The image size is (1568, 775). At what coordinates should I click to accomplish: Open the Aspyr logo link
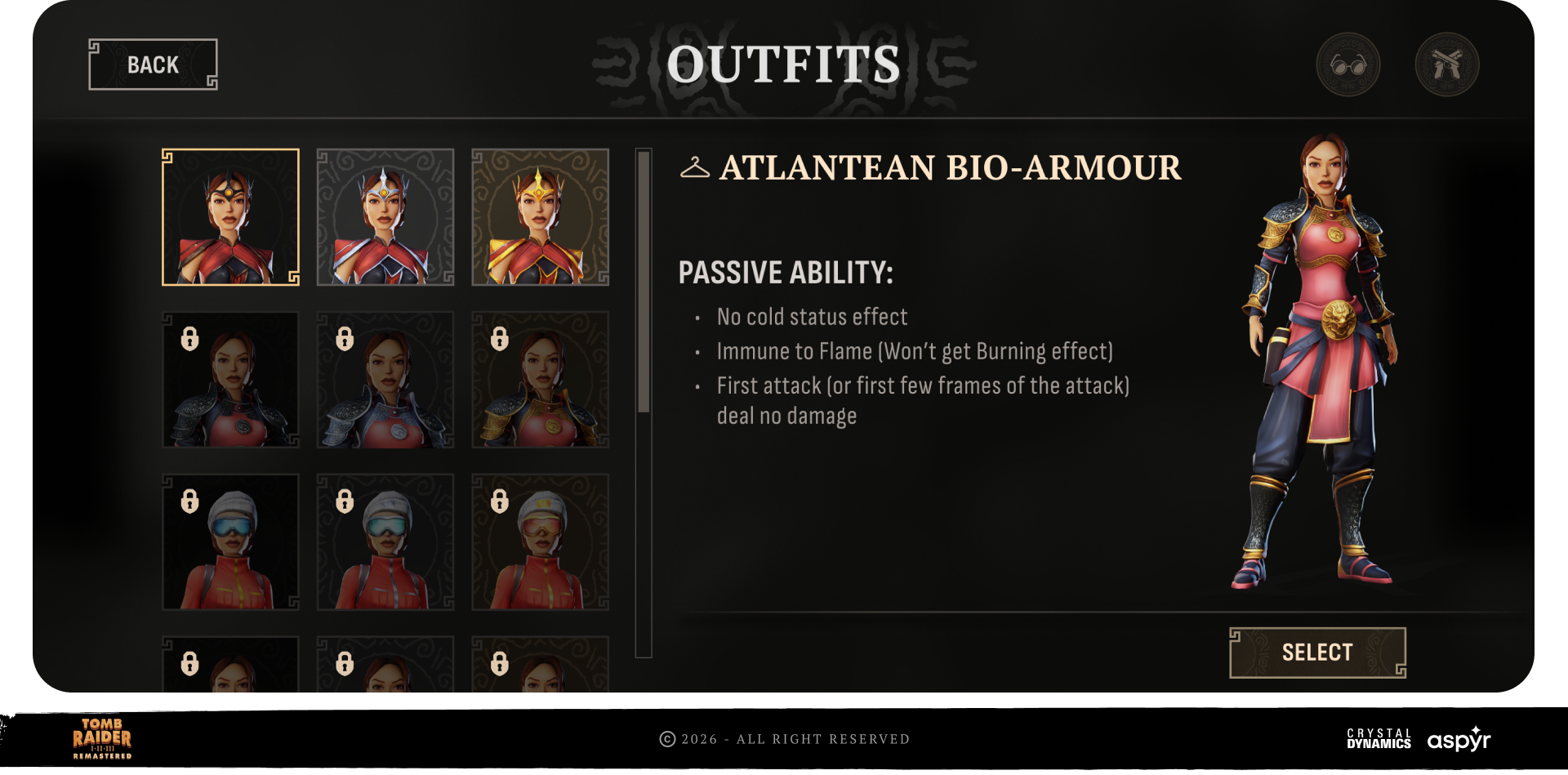point(1459,739)
